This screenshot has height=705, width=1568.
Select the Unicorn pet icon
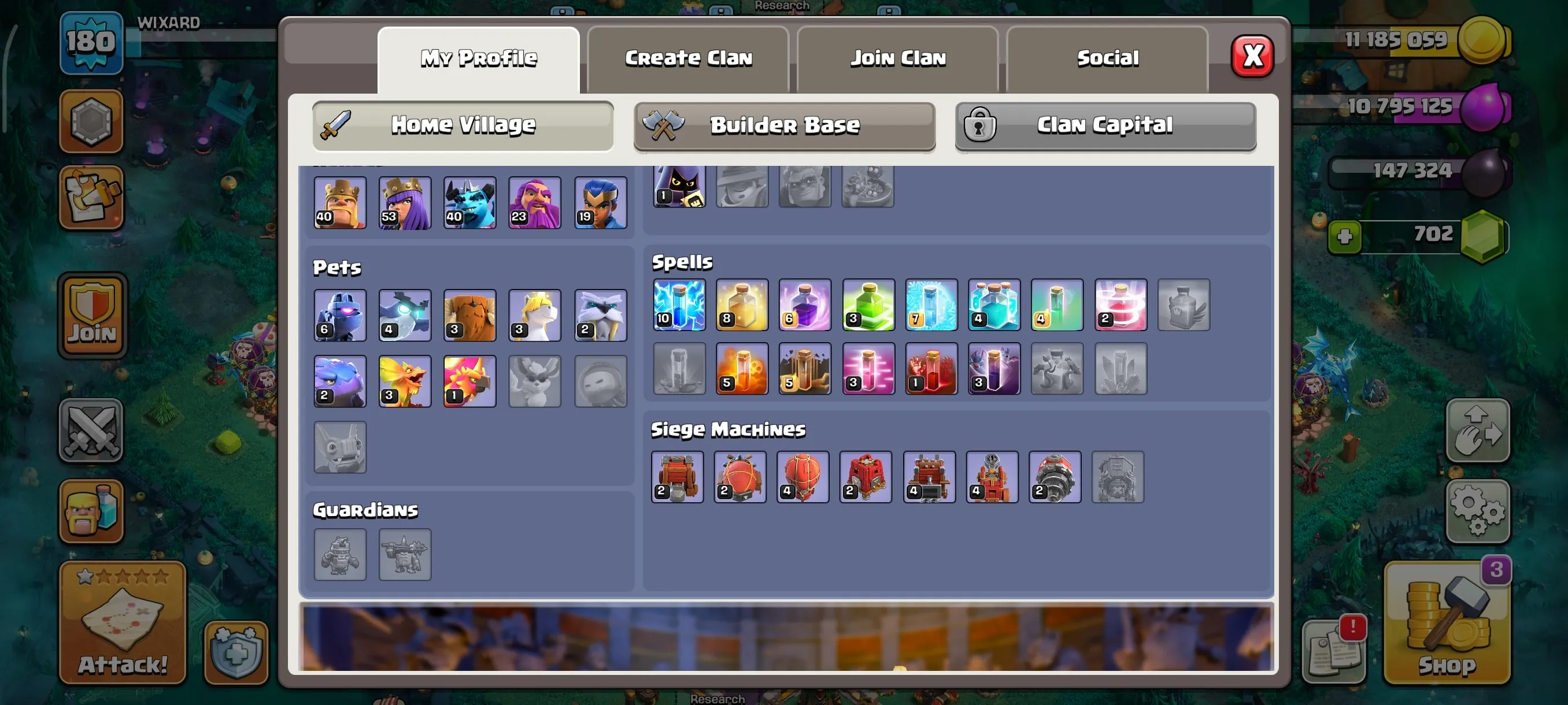point(535,315)
